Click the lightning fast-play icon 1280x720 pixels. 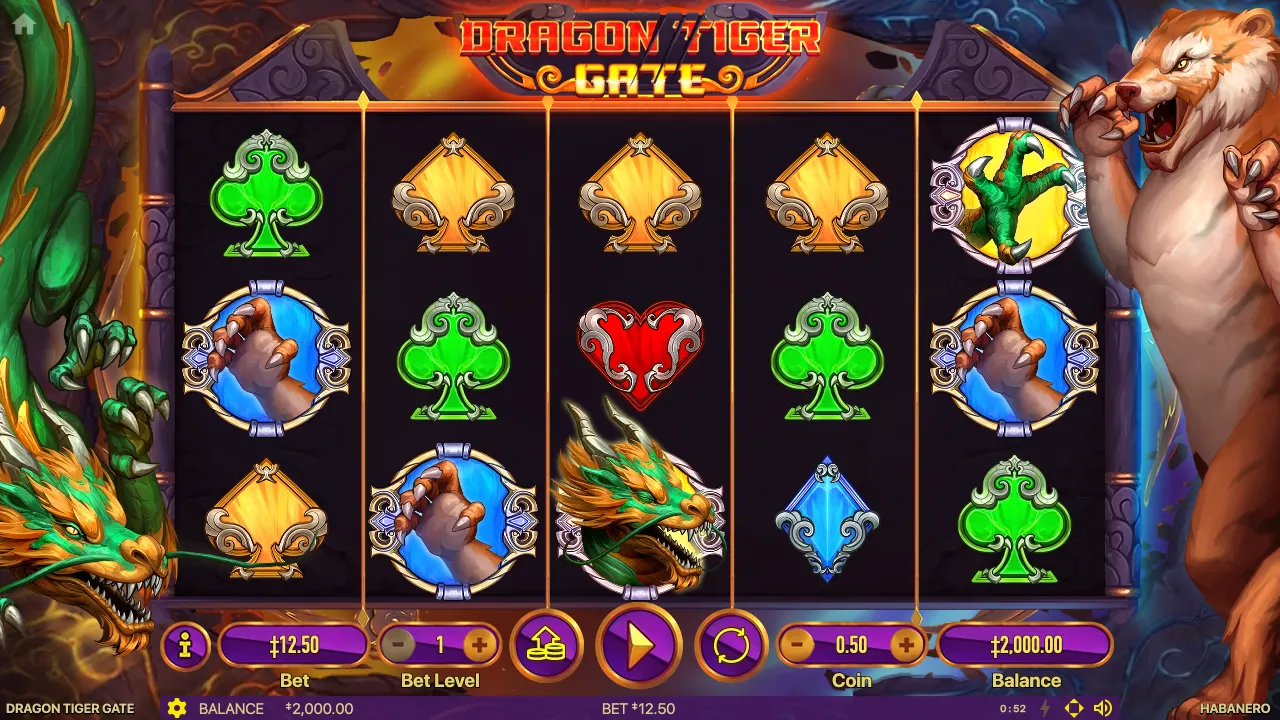1043,708
